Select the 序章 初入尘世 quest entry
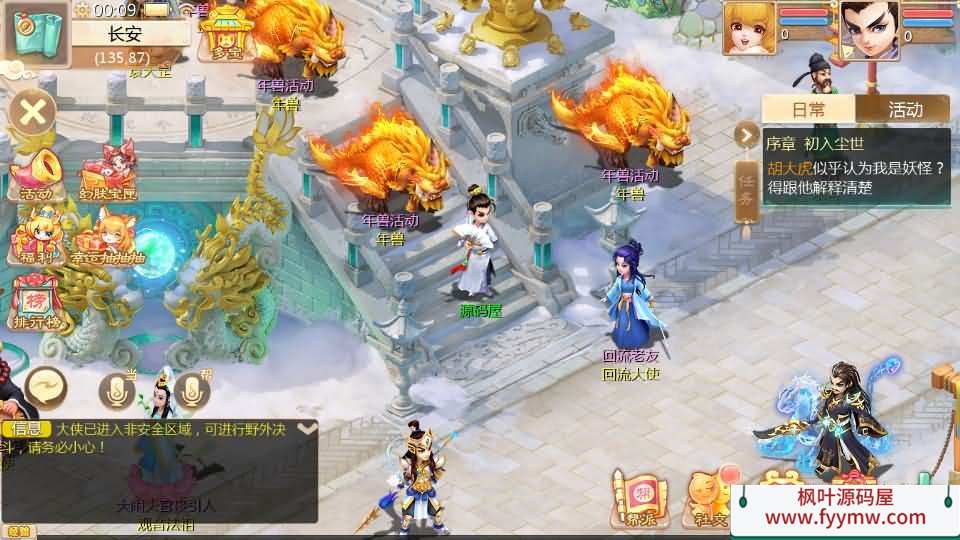The image size is (960, 540). pyautogui.click(x=855, y=167)
